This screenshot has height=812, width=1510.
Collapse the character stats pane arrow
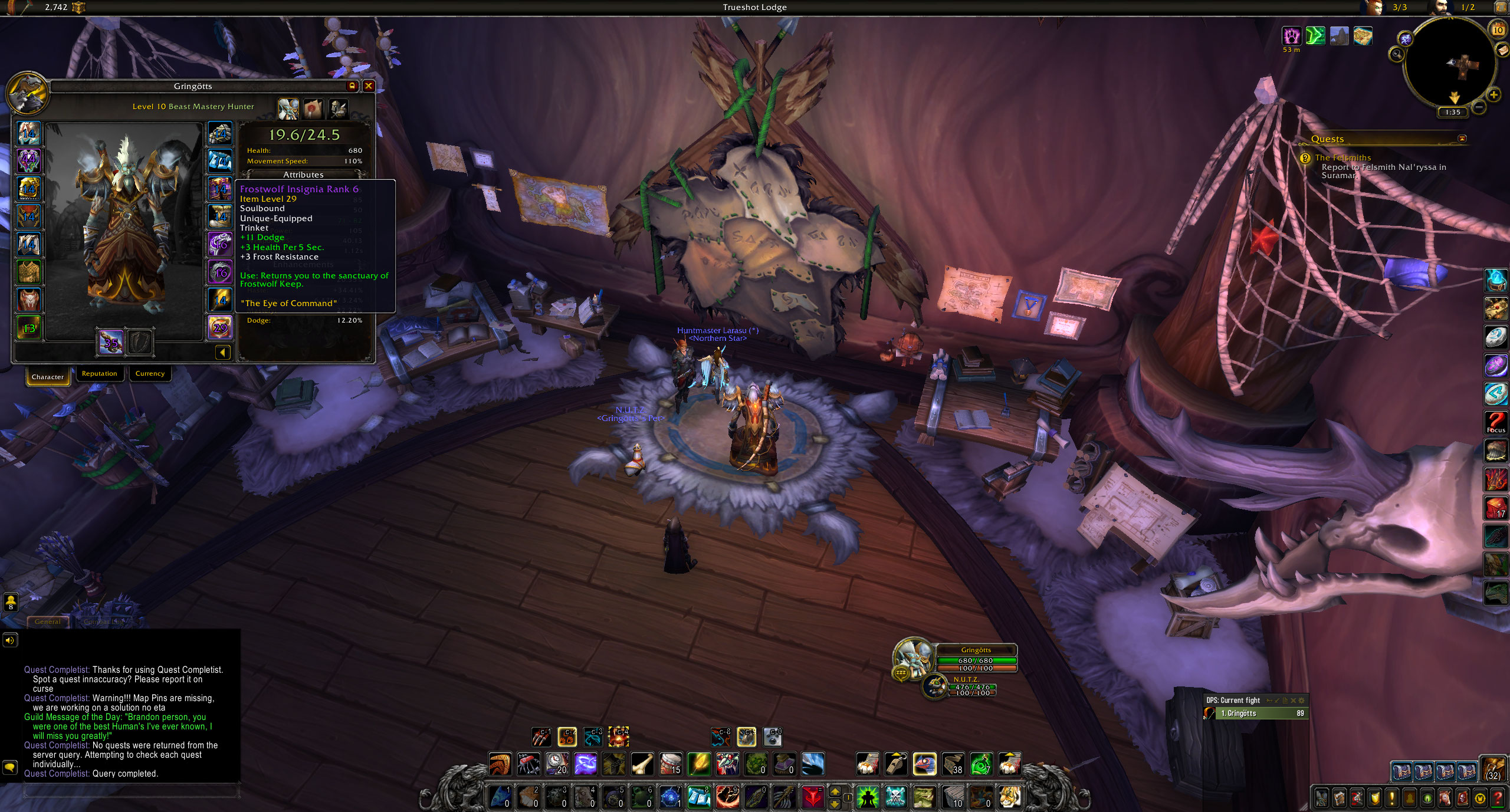click(223, 353)
